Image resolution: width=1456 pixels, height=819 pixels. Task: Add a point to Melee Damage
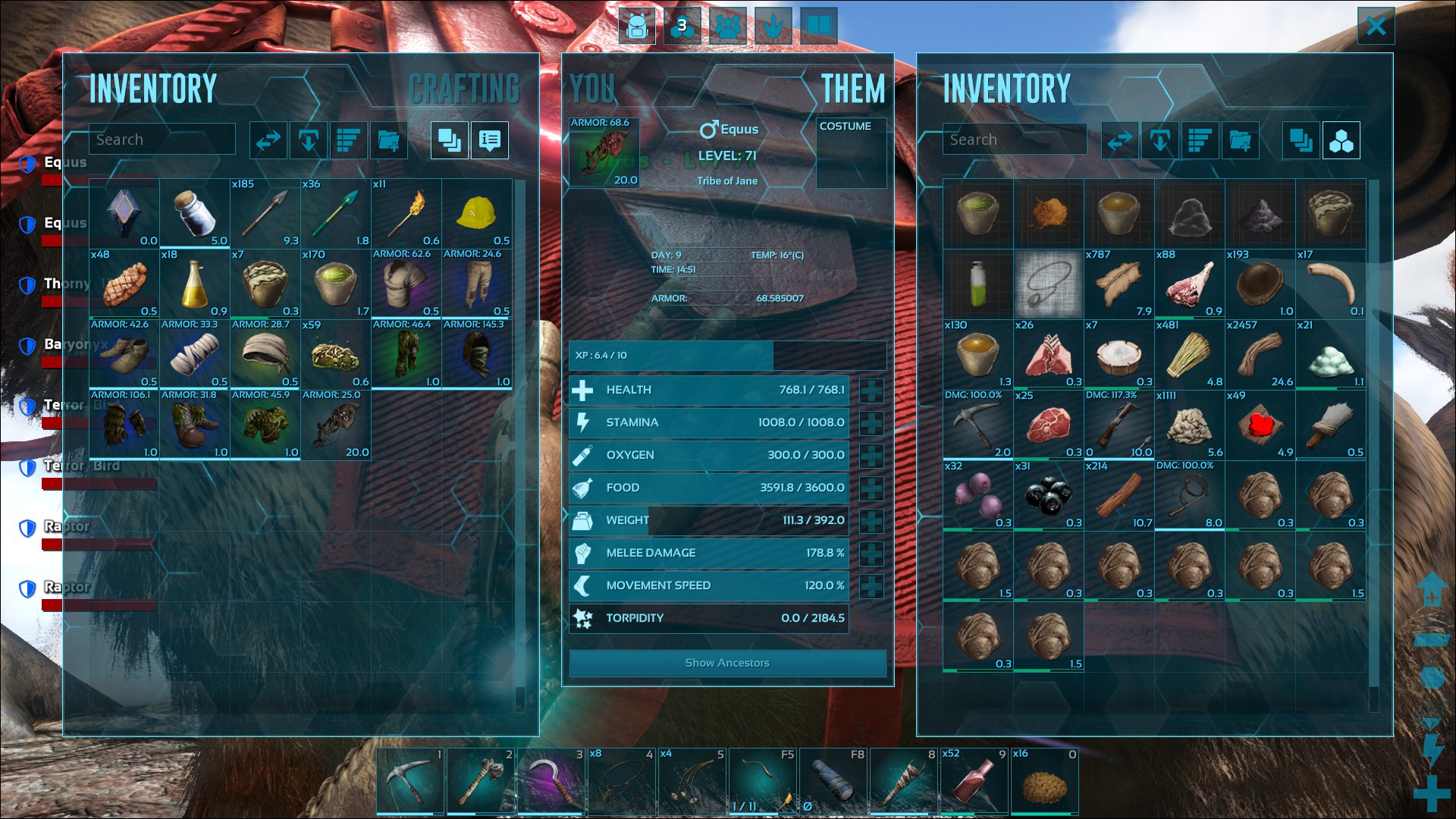(x=871, y=554)
